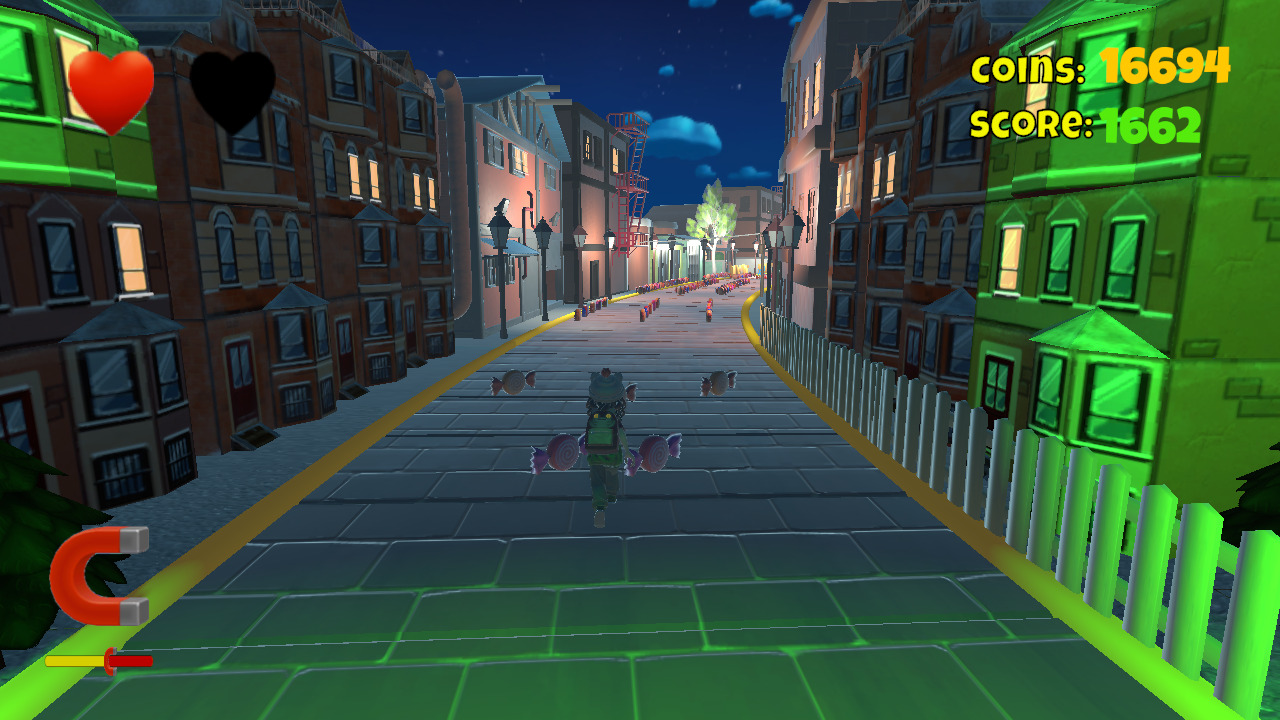
Task: Click the running player character
Action: coord(605,445)
